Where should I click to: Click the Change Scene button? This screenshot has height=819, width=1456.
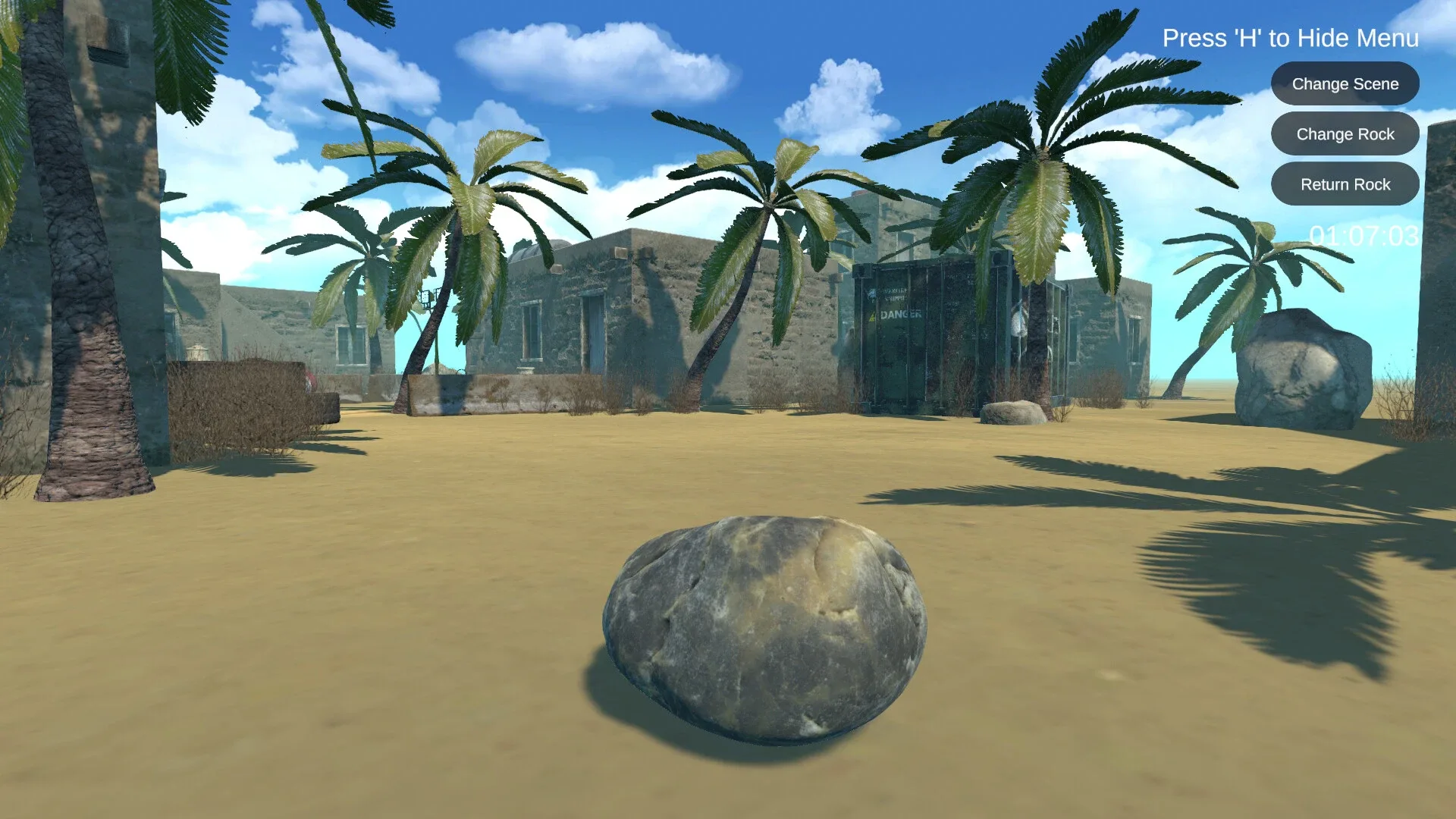click(x=1345, y=83)
